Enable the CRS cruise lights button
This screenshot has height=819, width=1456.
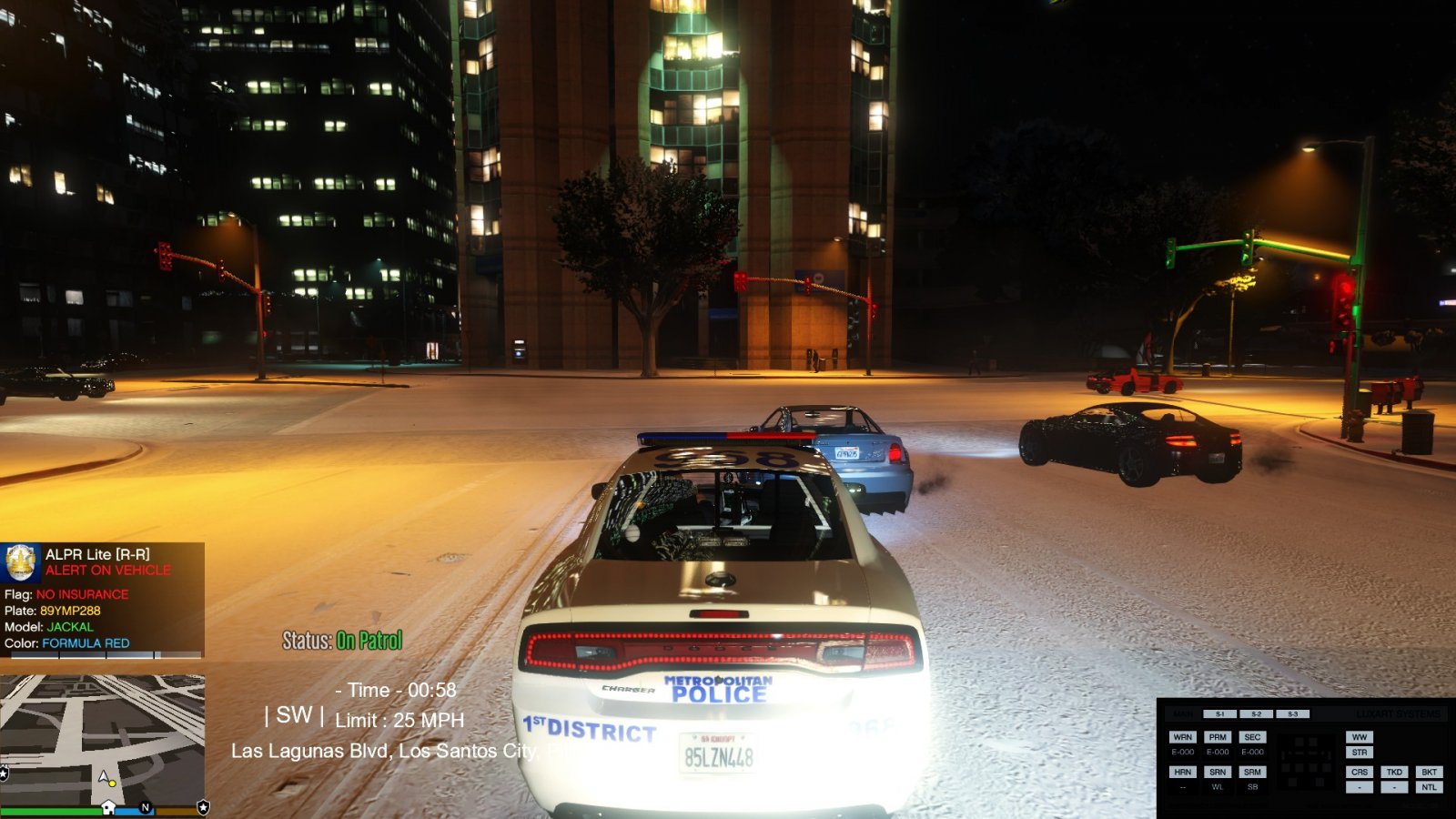pyautogui.click(x=1360, y=772)
